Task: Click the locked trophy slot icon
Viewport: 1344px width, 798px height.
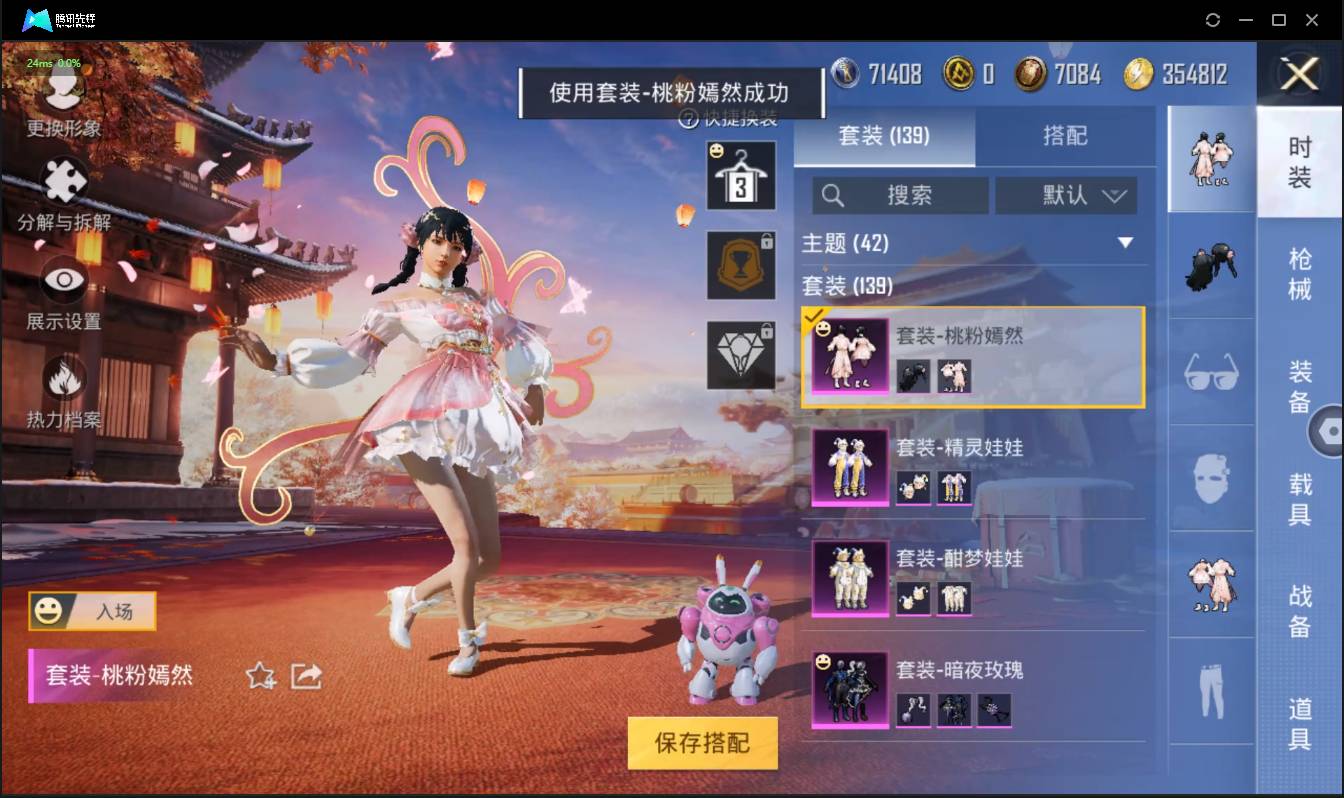Action: [x=741, y=267]
